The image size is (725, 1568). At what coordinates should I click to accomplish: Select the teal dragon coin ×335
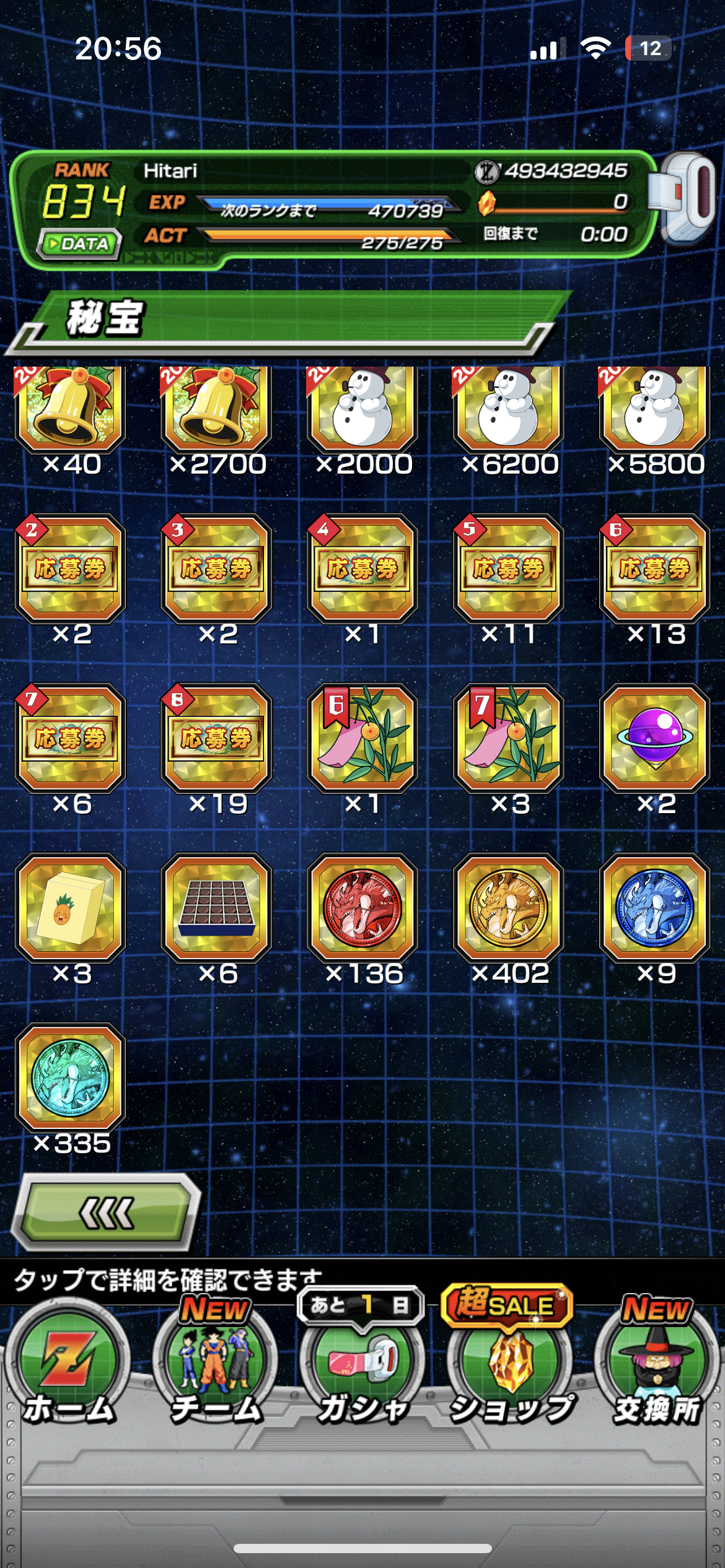tap(71, 1078)
